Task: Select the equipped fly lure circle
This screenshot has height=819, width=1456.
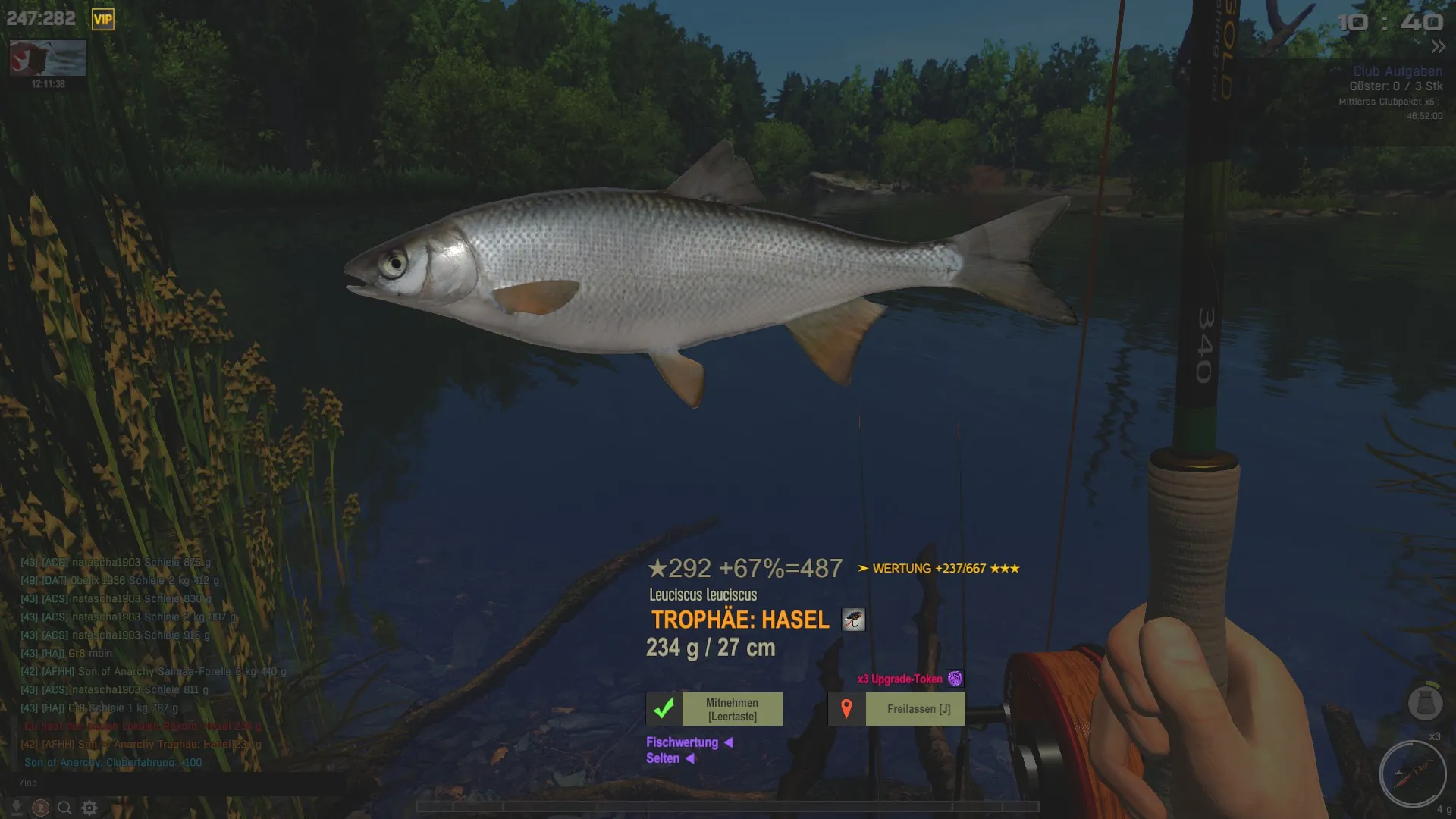Action: (x=1412, y=774)
